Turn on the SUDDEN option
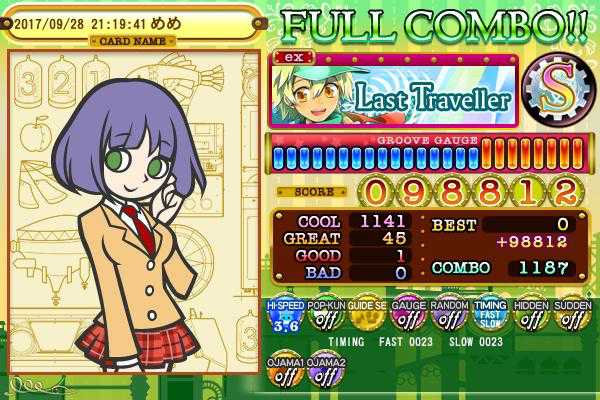 click(x=571, y=315)
